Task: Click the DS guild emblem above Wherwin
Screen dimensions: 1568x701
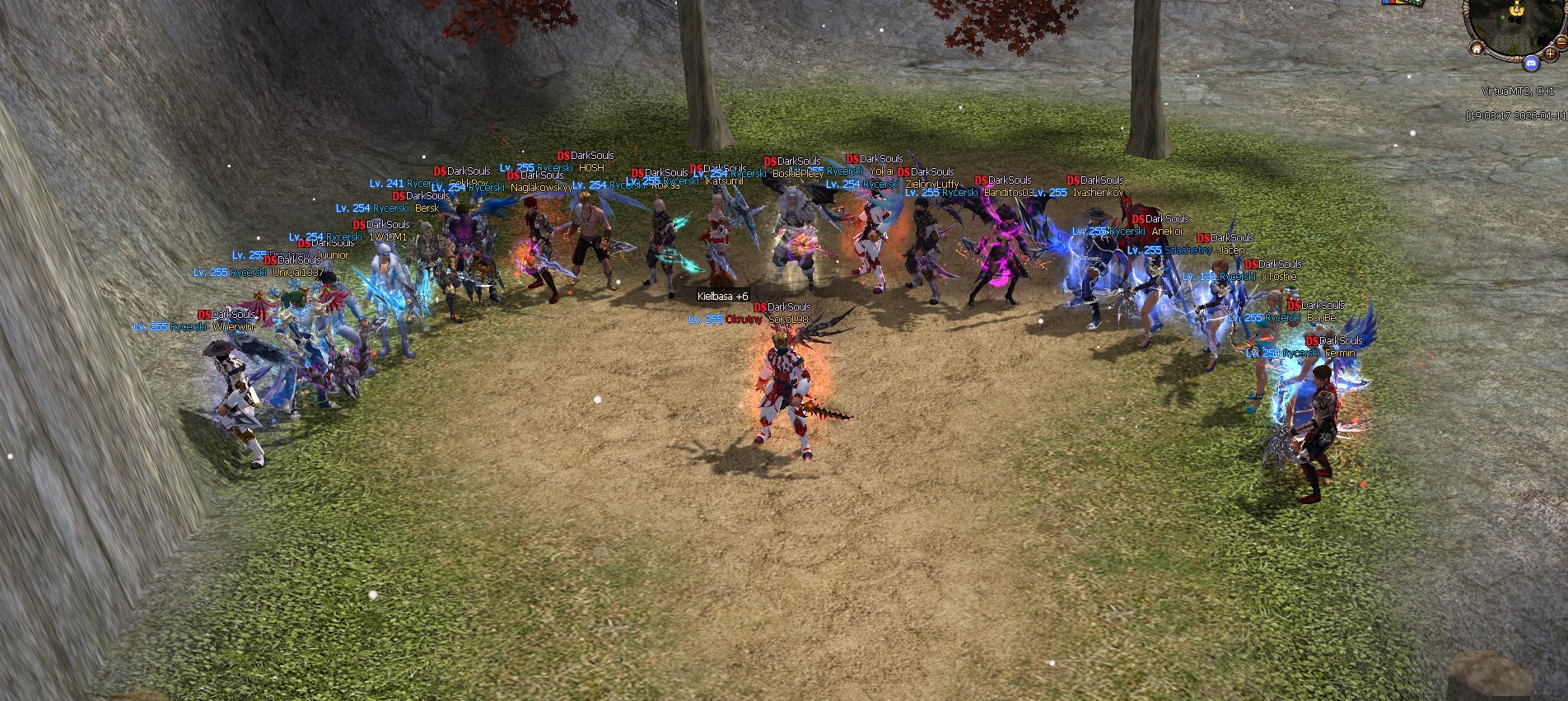Action: (x=206, y=313)
